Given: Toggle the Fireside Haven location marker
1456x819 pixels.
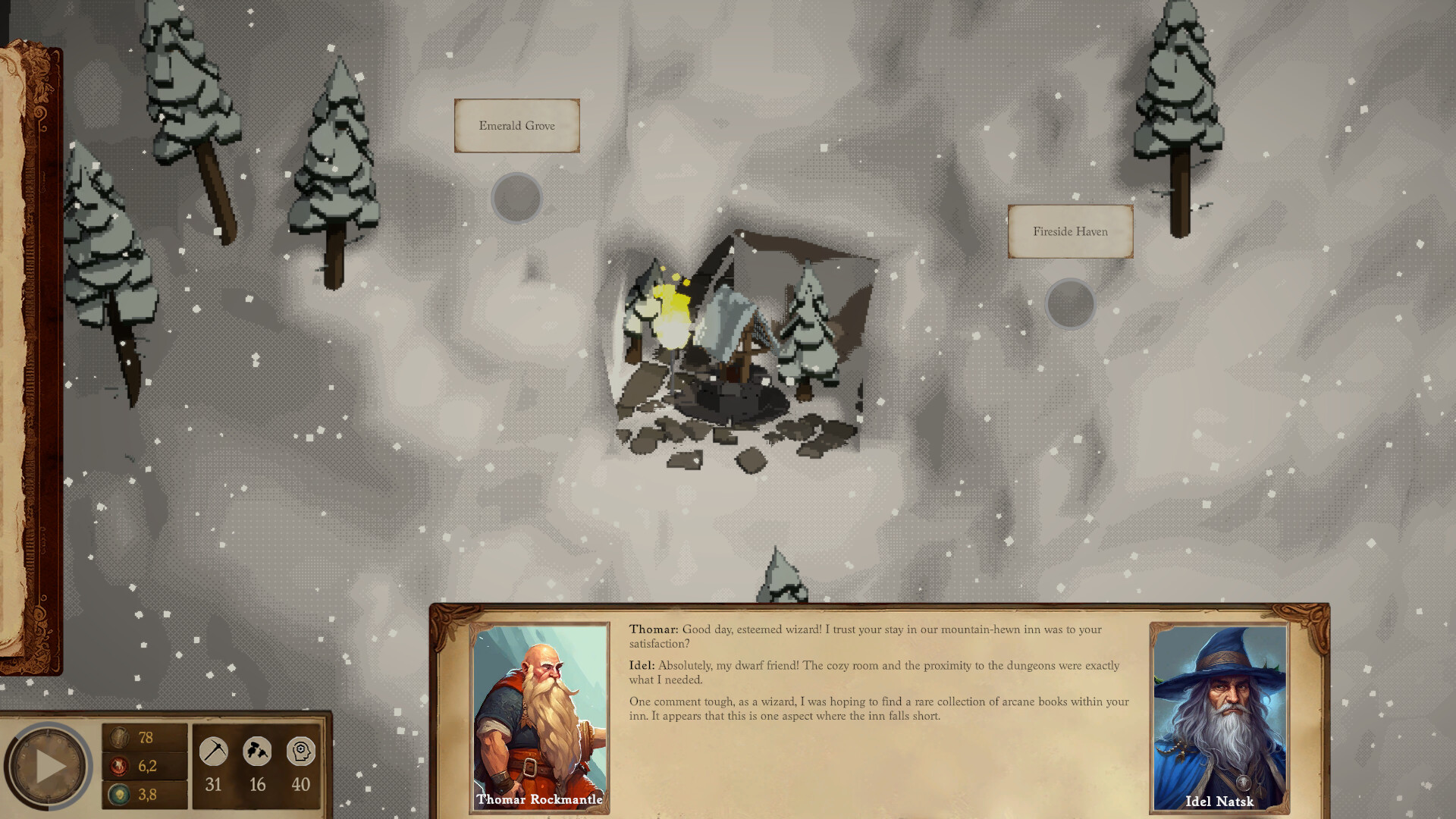Looking at the screenshot, I should pyautogui.click(x=1070, y=303).
